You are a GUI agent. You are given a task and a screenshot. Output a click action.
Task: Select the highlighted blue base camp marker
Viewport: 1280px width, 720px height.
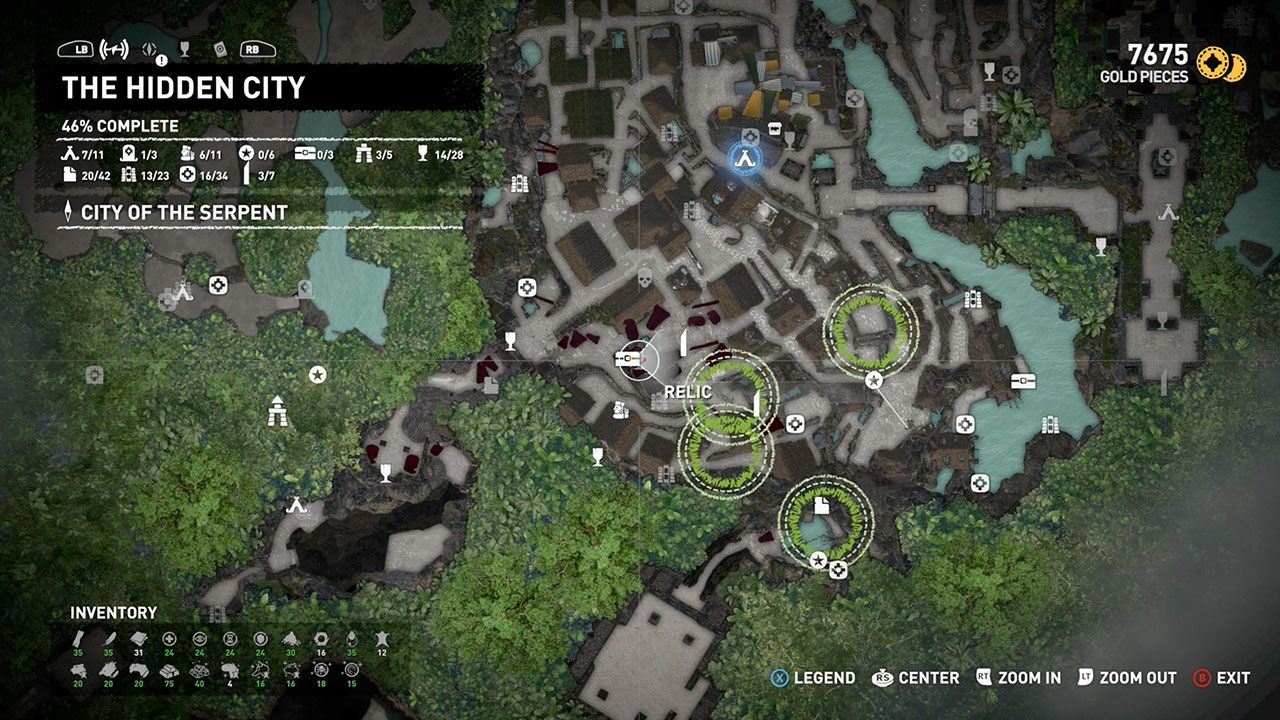pos(743,157)
